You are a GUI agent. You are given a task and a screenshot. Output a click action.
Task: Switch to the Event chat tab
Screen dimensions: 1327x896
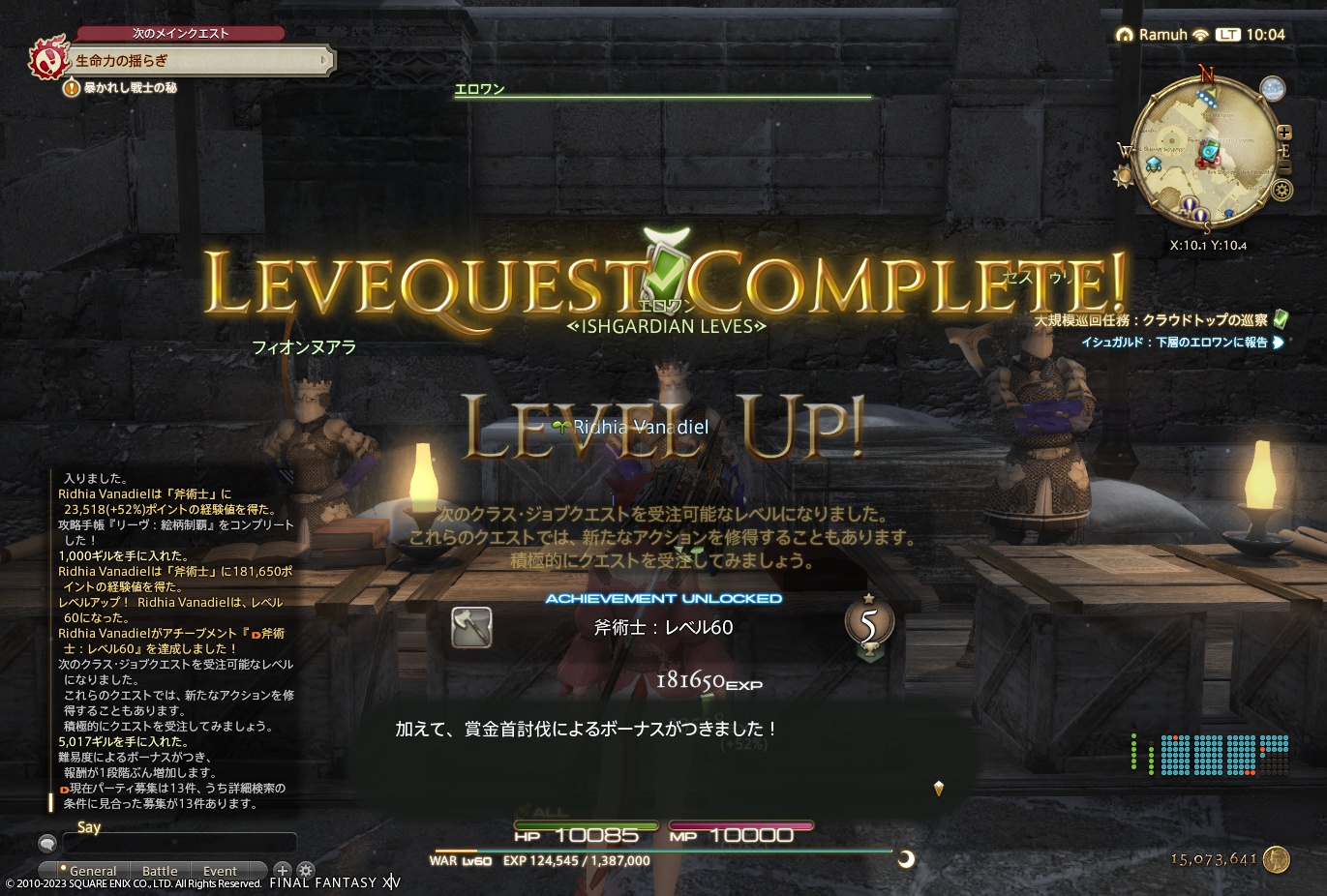pos(221,870)
